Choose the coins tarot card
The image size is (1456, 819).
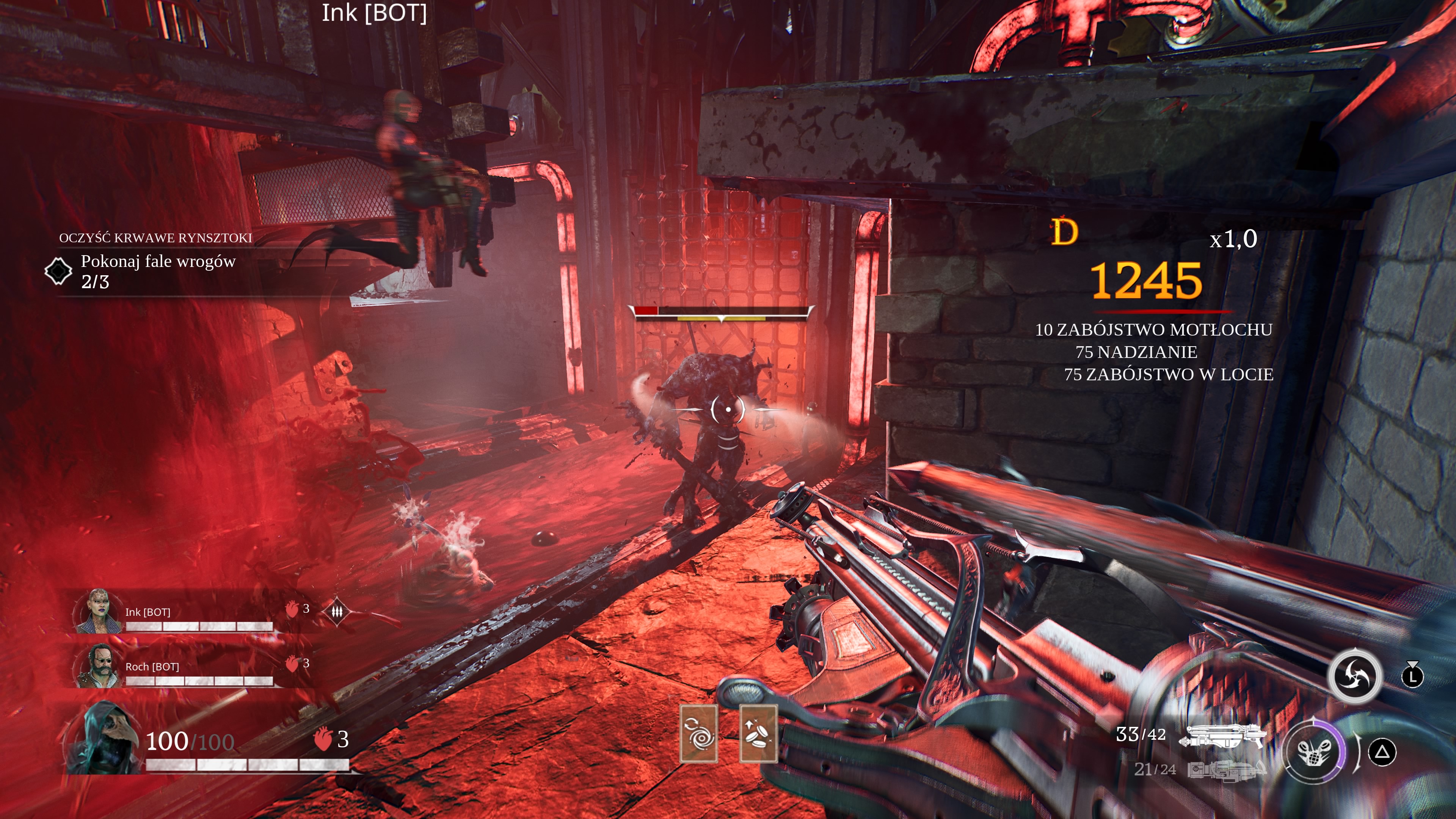pos(758,734)
